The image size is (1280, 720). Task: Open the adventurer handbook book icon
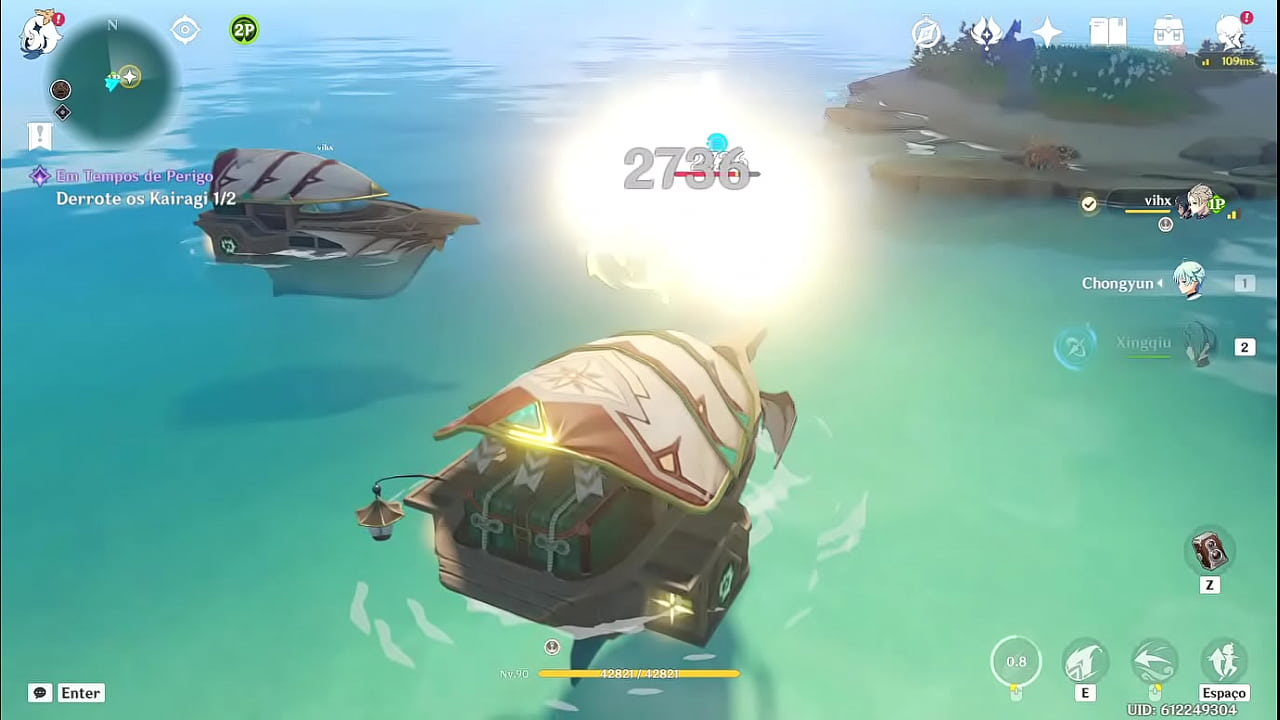coord(1107,33)
